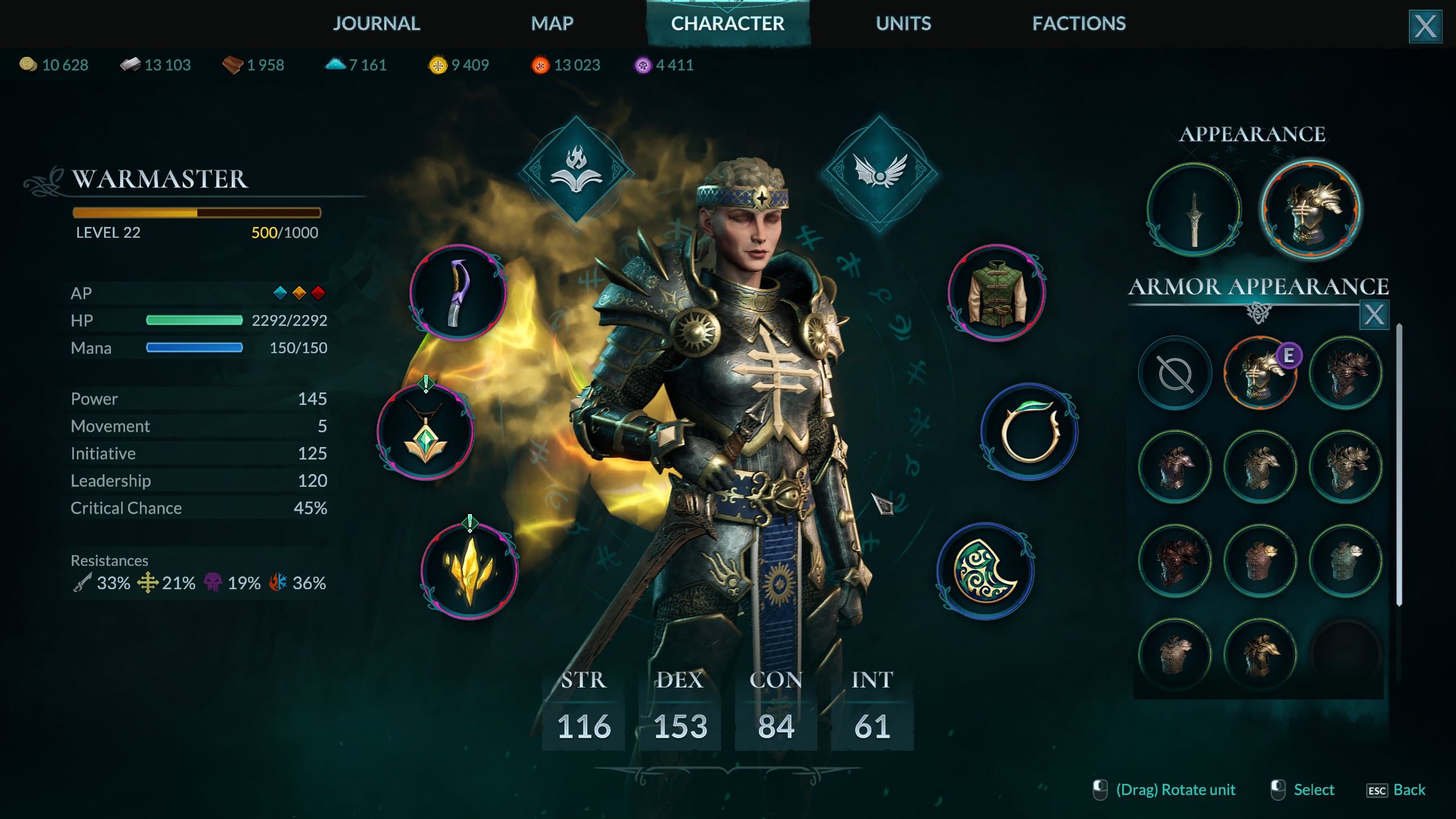Select the curved purple dagger weapon slot
Viewport: 1456px width, 819px height.
click(457, 293)
